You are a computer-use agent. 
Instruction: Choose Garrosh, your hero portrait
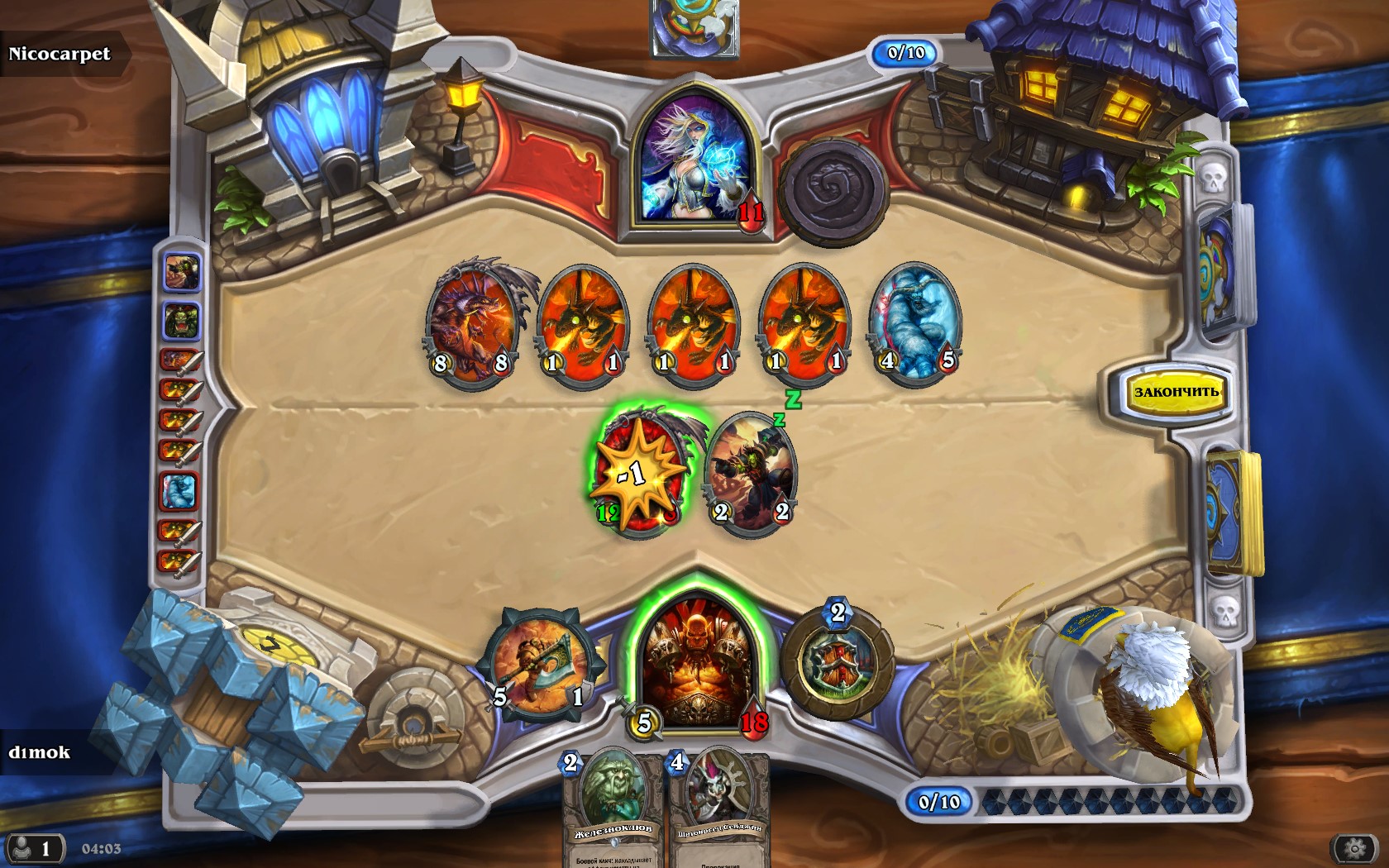tap(698, 663)
